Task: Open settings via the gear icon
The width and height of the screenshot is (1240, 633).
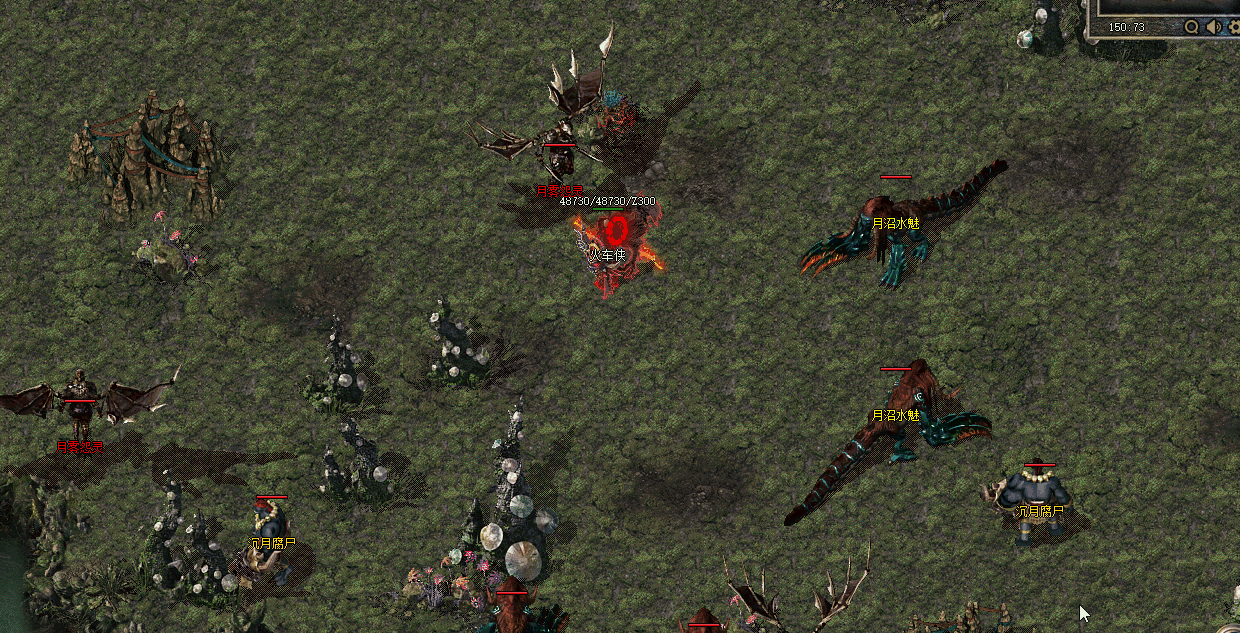Action: coord(1234,27)
